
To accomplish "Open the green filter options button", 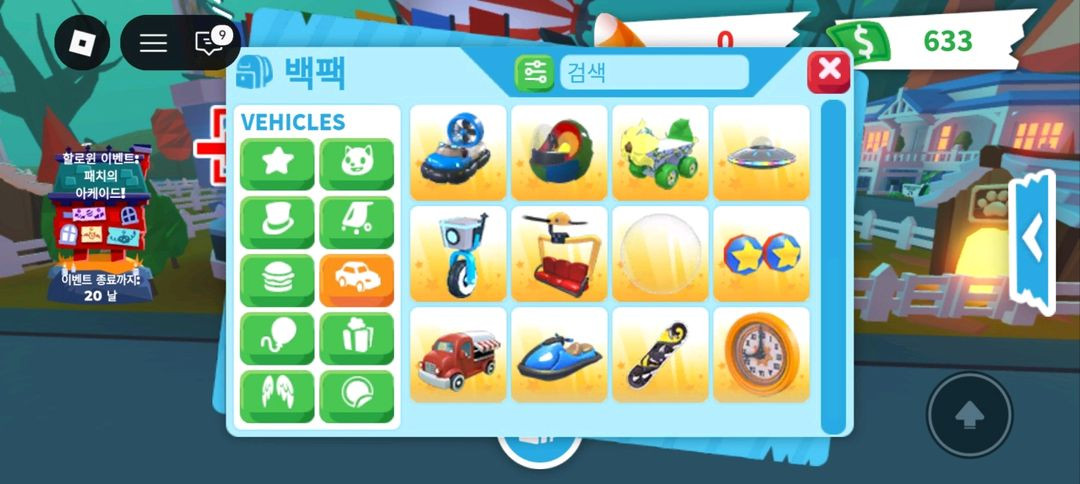I will [534, 72].
